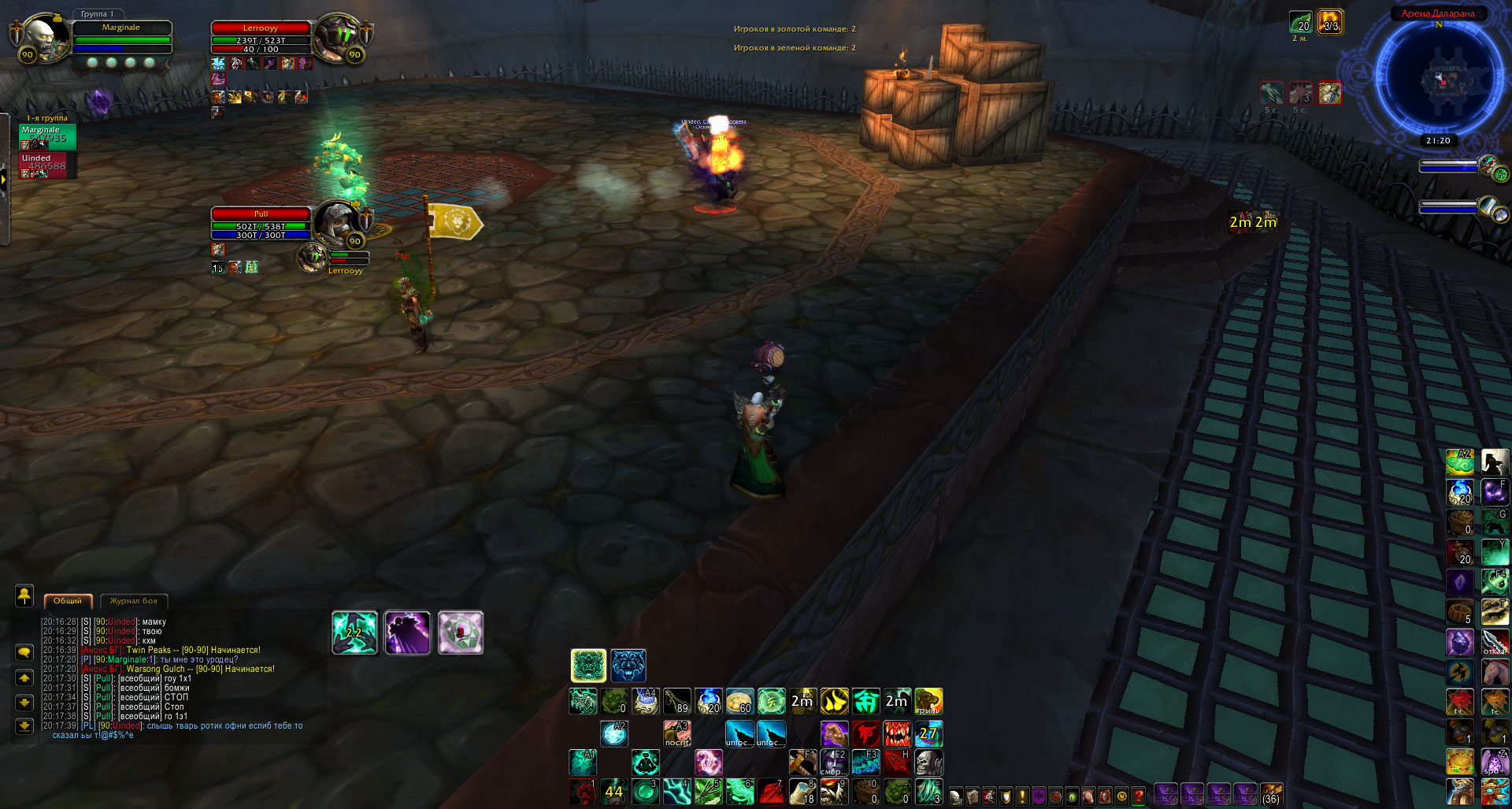Switch to the Журнал боя chat tab
Viewport: 1512px width, 809px height.
[133, 601]
